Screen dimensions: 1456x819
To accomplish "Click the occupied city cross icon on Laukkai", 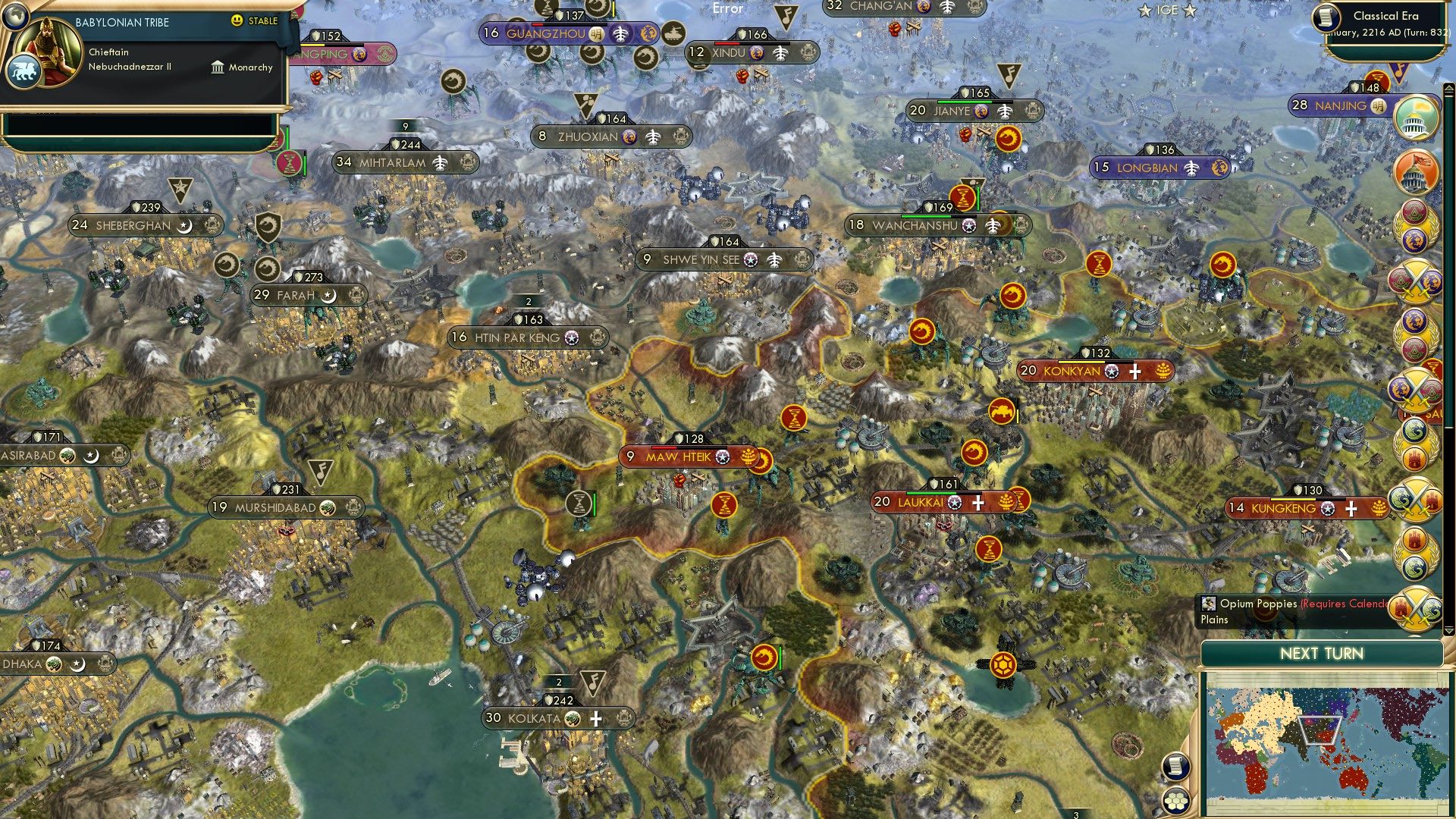I will [979, 501].
